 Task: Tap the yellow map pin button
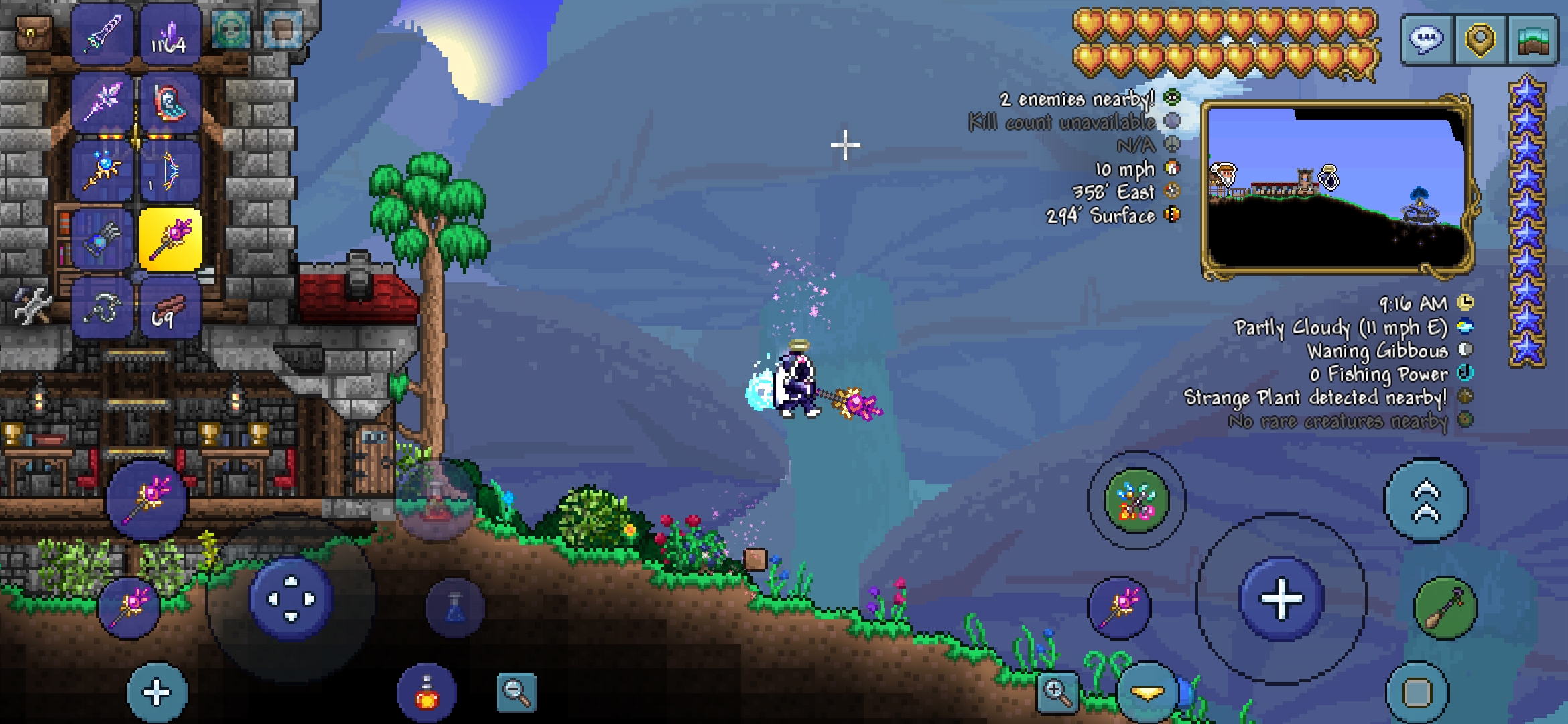(x=1480, y=40)
